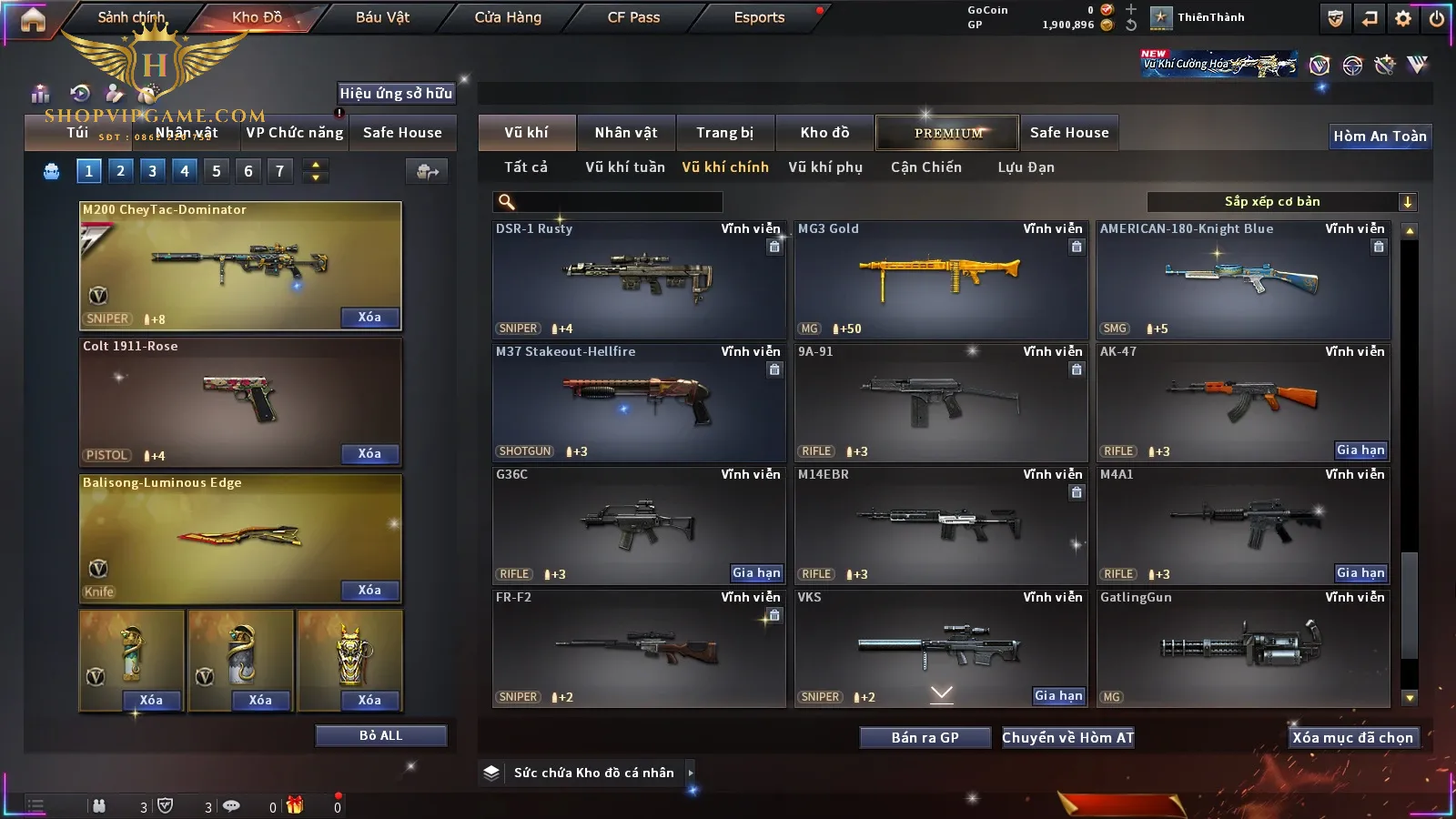1456x819 pixels.
Task: Open the PREMIUM tab
Action: [947, 133]
